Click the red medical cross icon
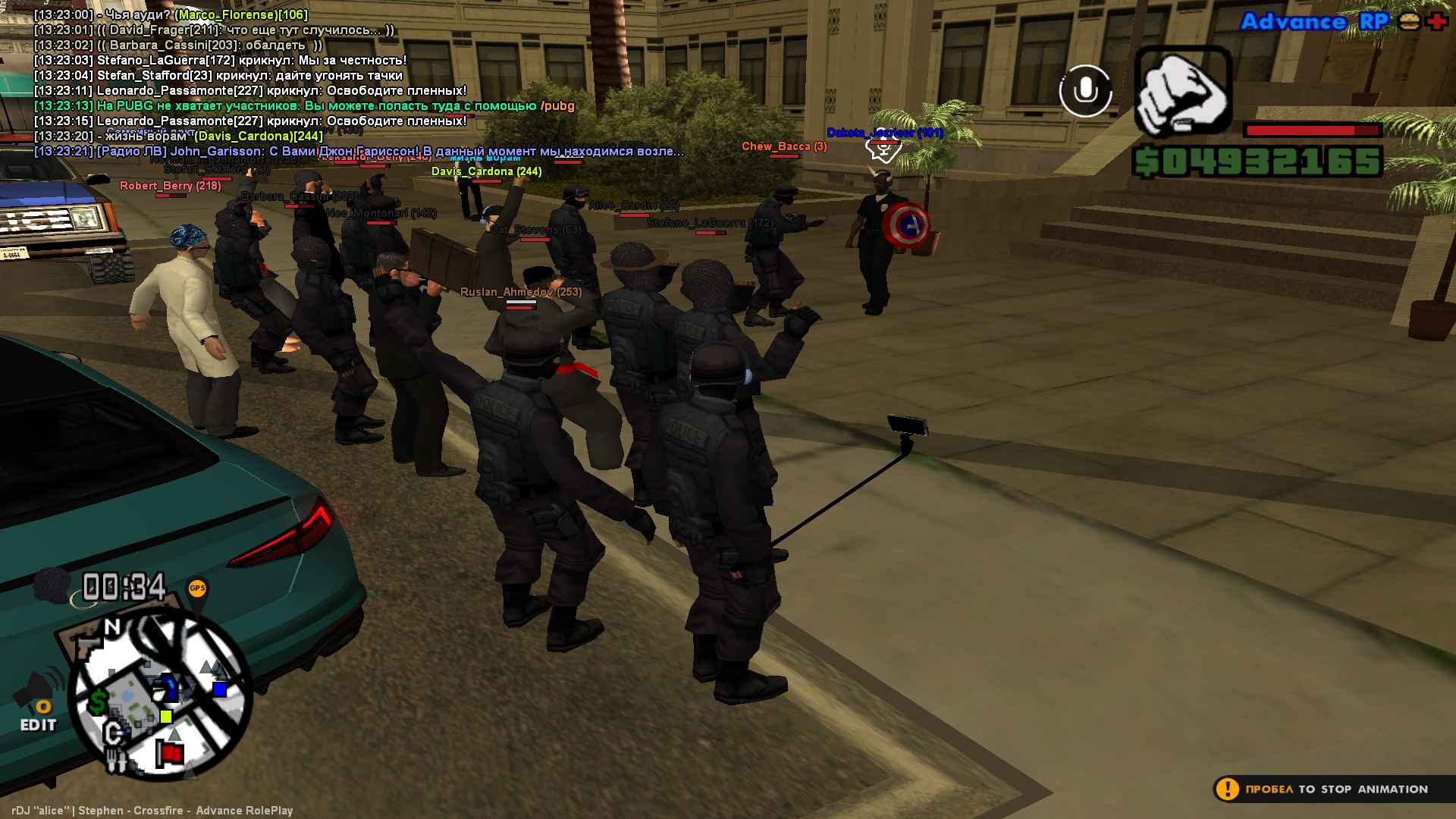This screenshot has height=819, width=1456. pyautogui.click(x=1436, y=21)
